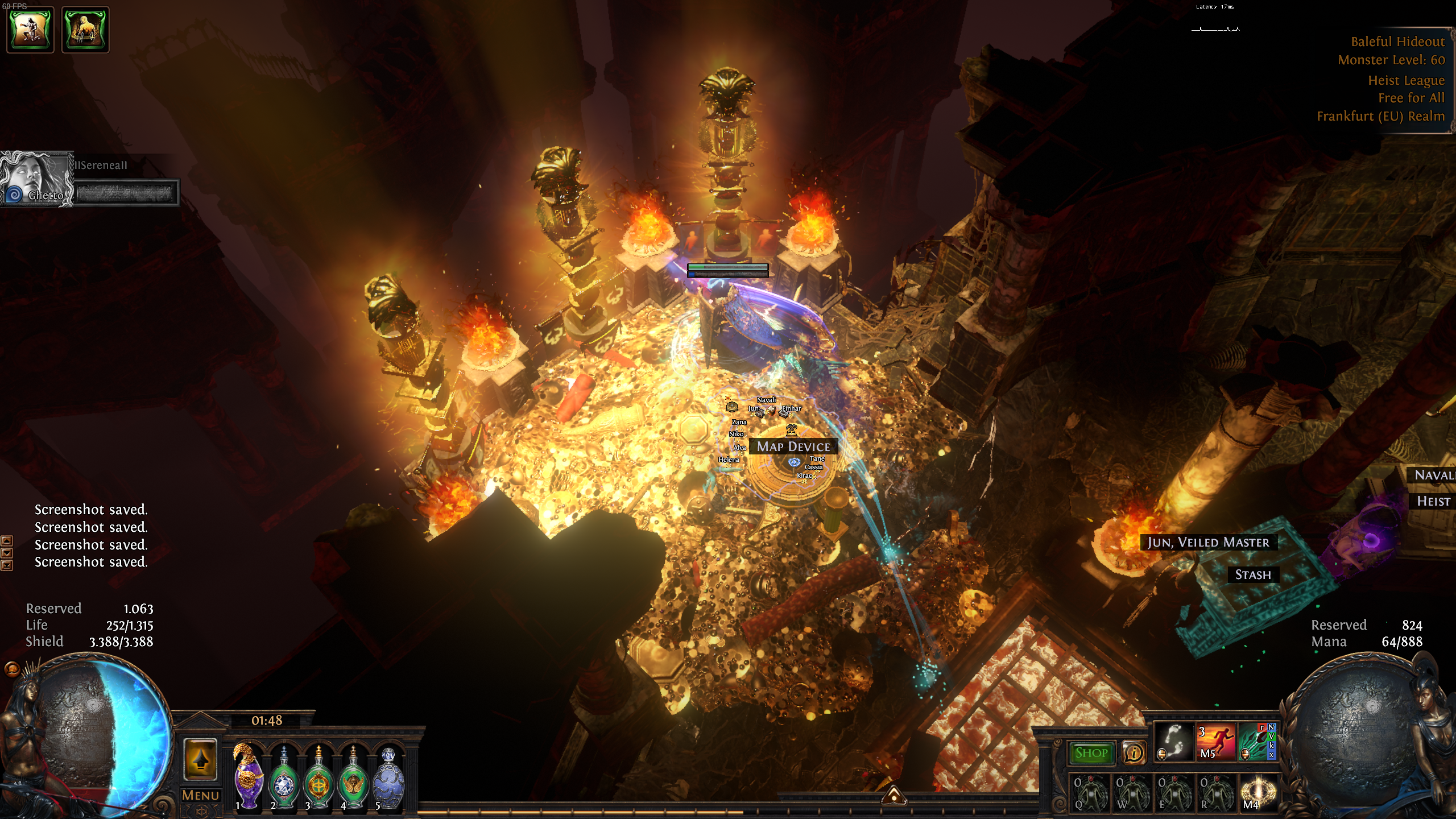Select party member IISereneaII's portrait
Viewport: 1456px width, 819px height.
(36, 179)
